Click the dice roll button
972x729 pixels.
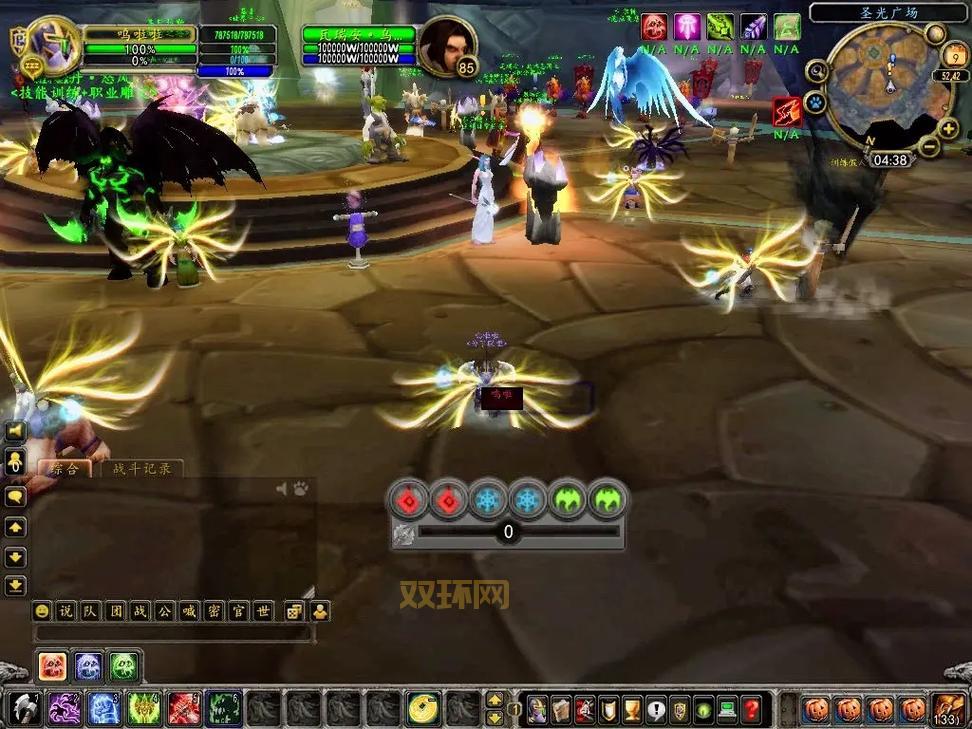(x=294, y=611)
